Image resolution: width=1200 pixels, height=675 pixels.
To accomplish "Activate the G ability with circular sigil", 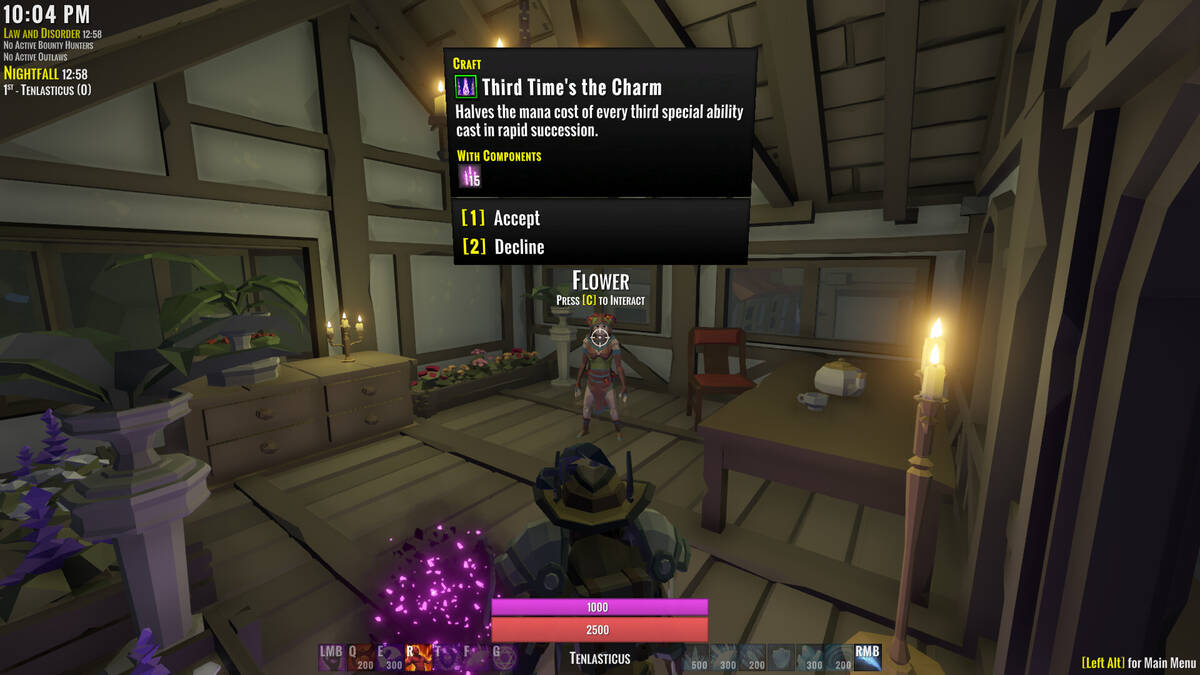I will tap(503, 656).
